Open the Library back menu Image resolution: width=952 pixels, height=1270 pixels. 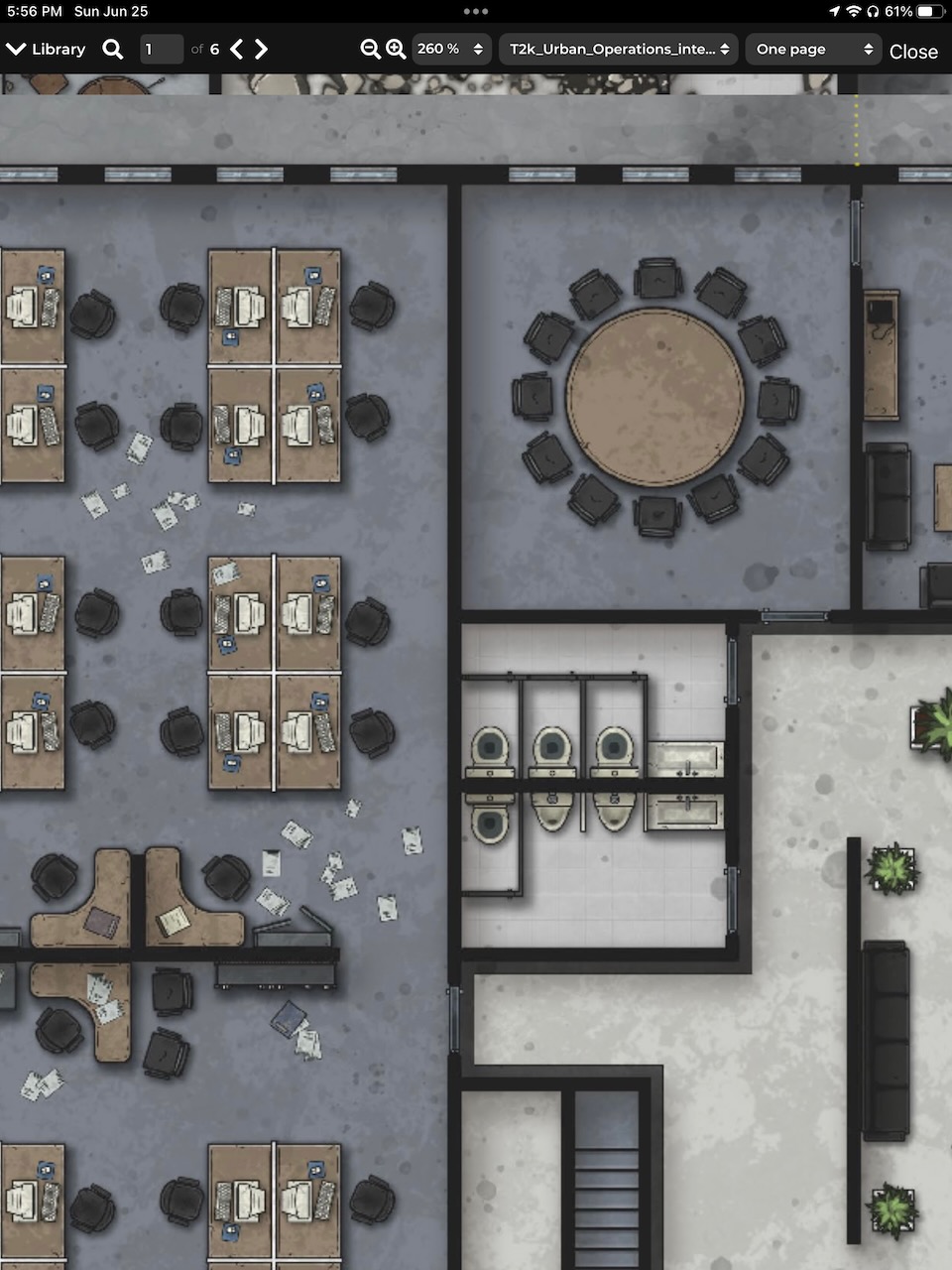click(x=46, y=49)
